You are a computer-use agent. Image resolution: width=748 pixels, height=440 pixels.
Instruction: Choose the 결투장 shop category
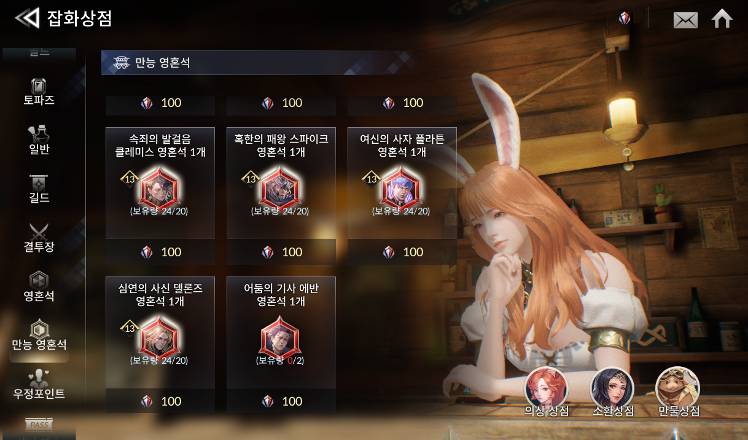(39, 237)
